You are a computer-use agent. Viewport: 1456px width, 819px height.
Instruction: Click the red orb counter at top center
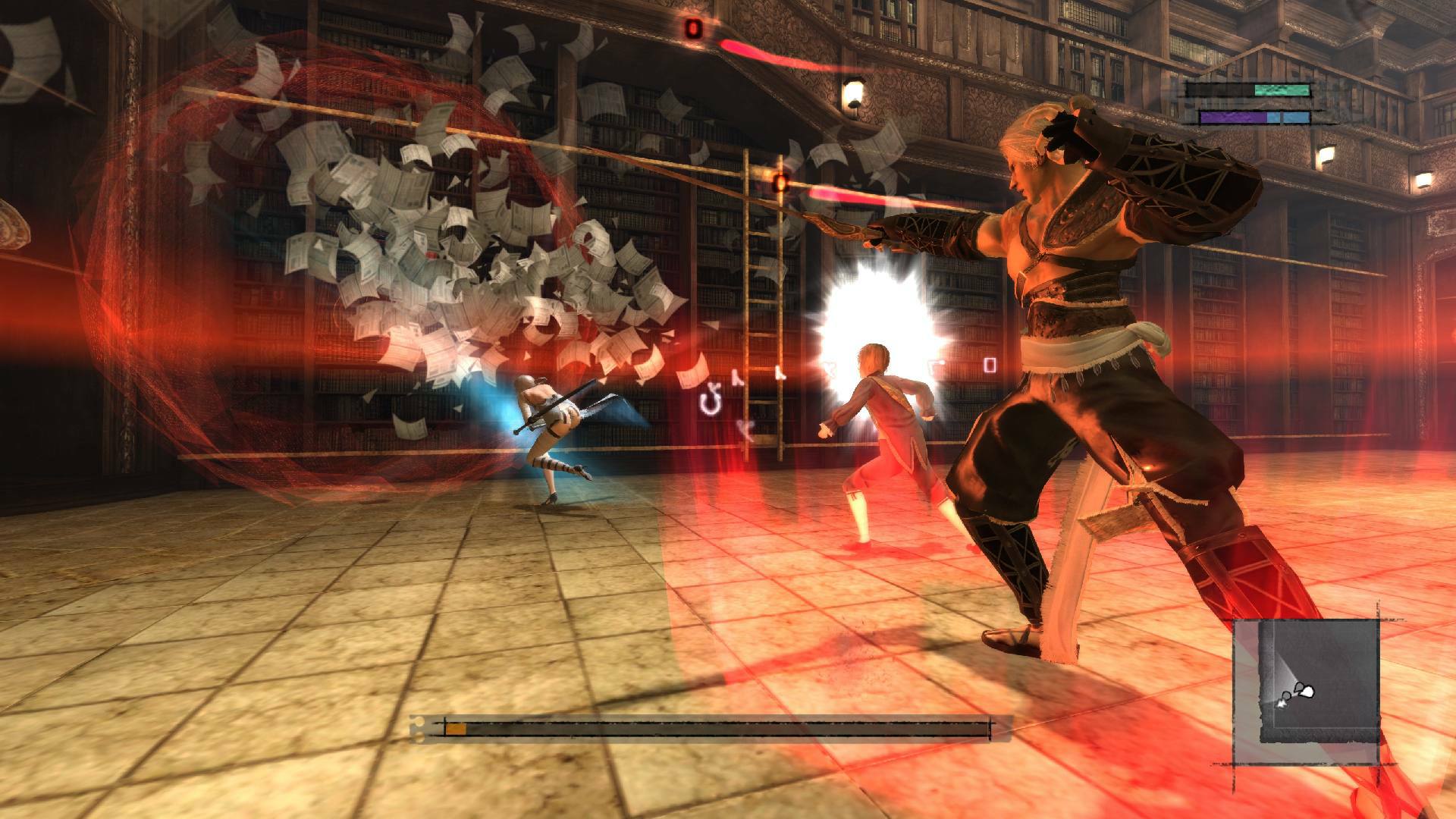click(694, 29)
